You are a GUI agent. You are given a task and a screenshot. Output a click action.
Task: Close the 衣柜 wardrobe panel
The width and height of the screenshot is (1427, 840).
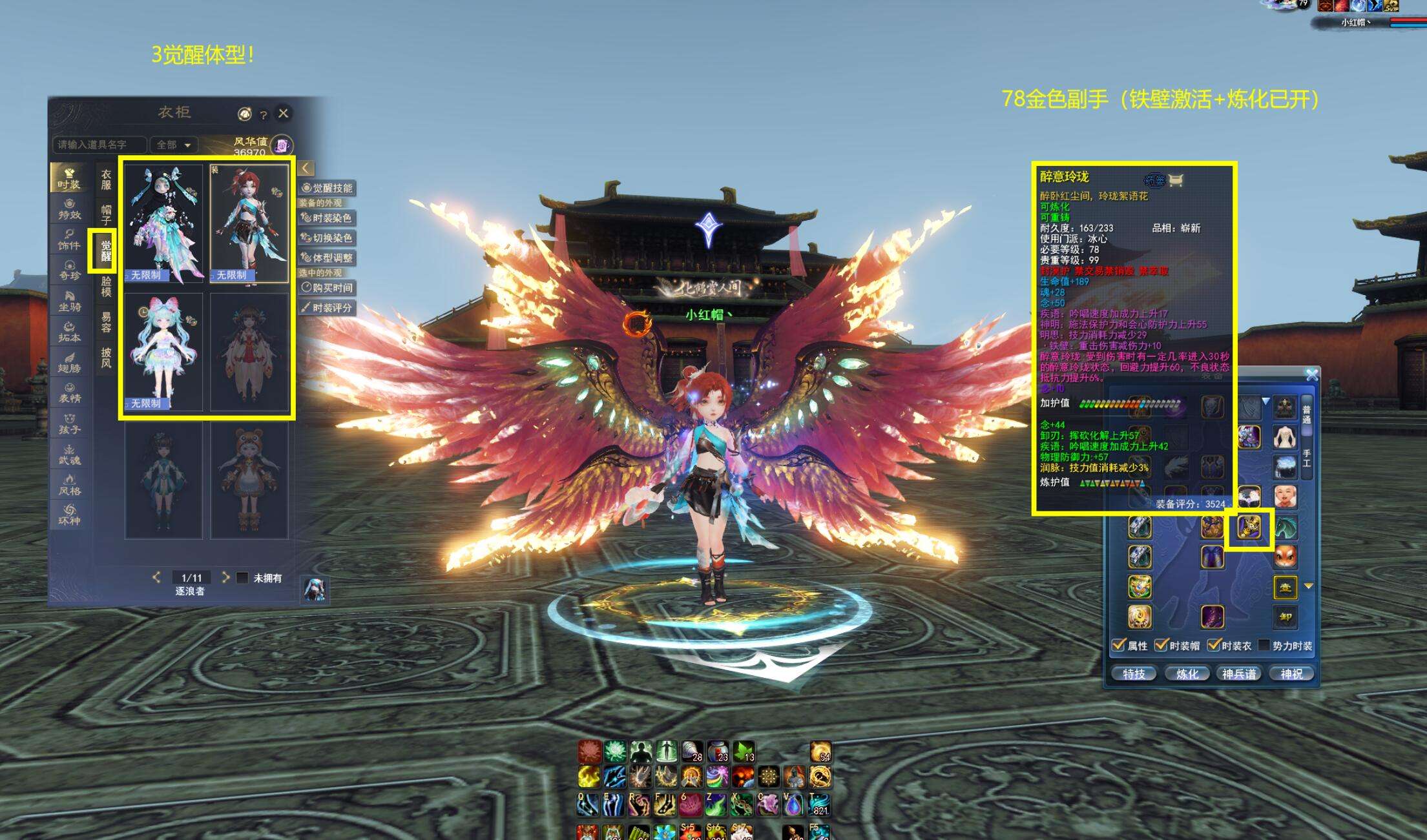[x=283, y=114]
